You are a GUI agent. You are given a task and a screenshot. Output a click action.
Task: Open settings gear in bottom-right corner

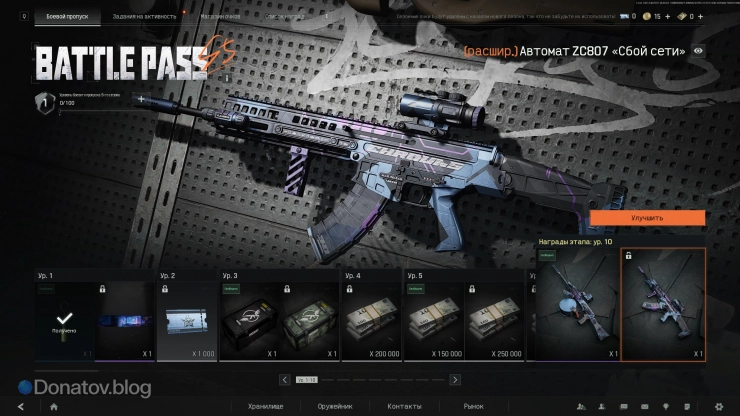(718, 407)
